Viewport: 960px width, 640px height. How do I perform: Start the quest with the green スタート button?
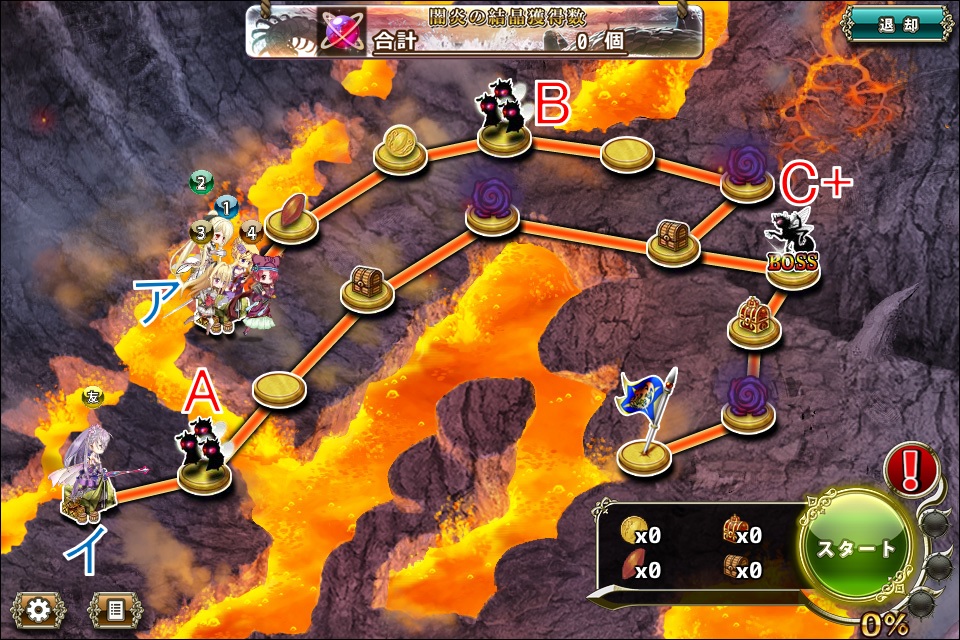click(856, 548)
